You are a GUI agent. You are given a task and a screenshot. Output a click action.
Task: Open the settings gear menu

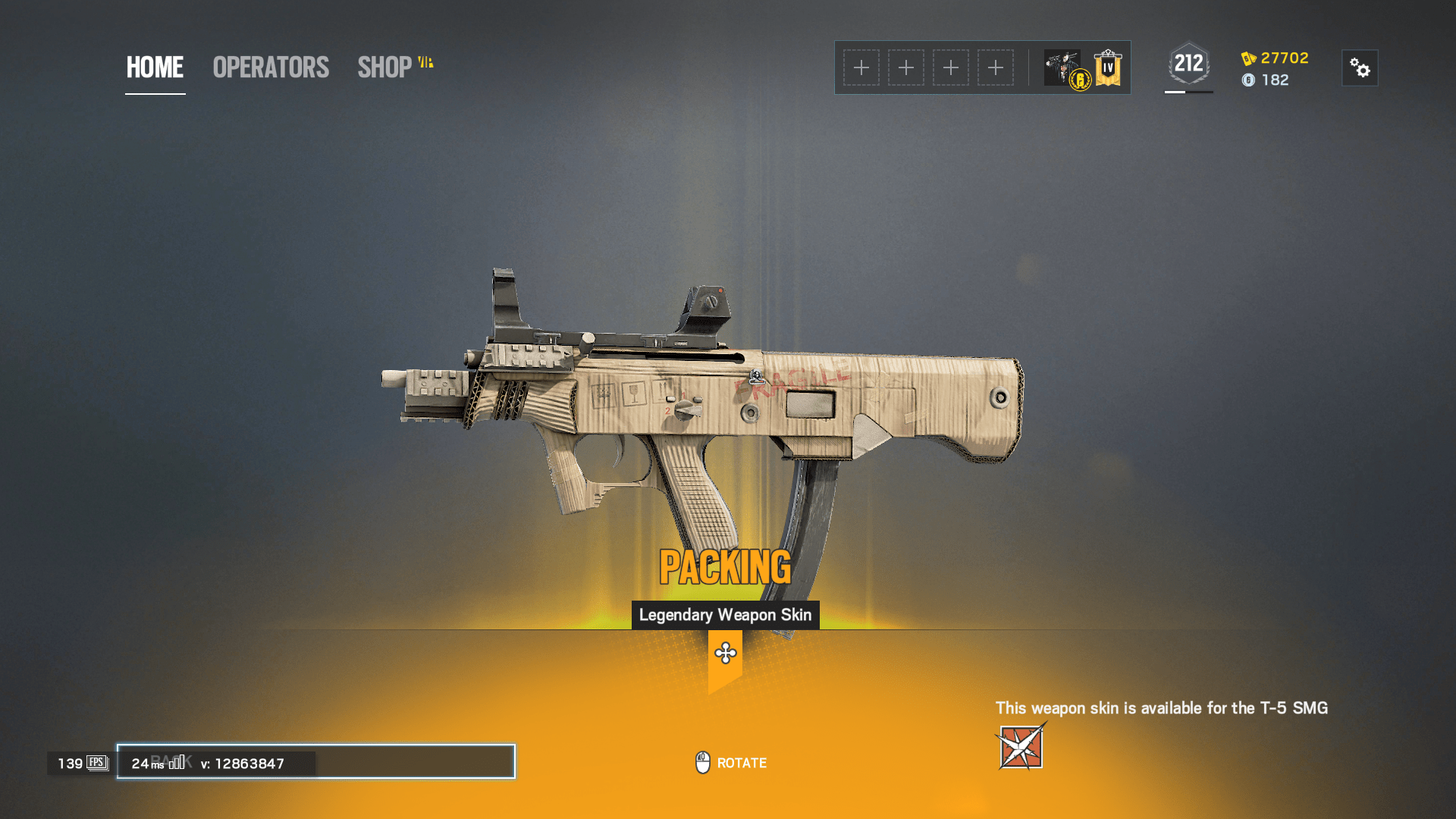click(1360, 68)
